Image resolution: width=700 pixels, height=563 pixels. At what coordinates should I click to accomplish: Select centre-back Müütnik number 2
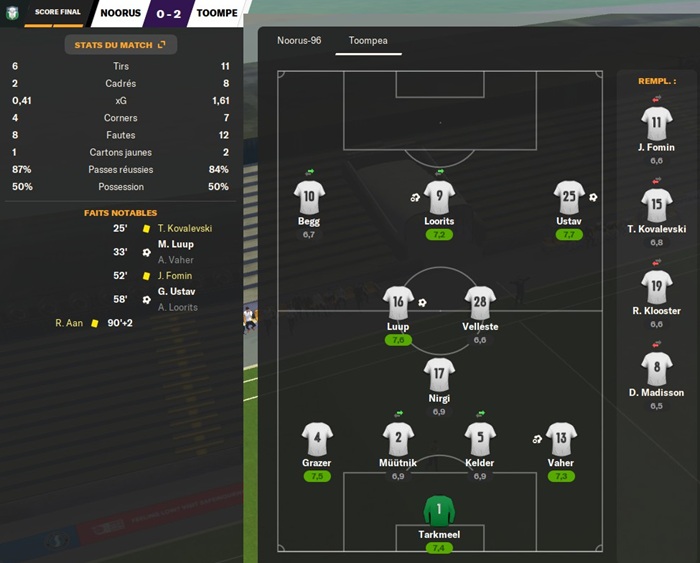(x=398, y=439)
